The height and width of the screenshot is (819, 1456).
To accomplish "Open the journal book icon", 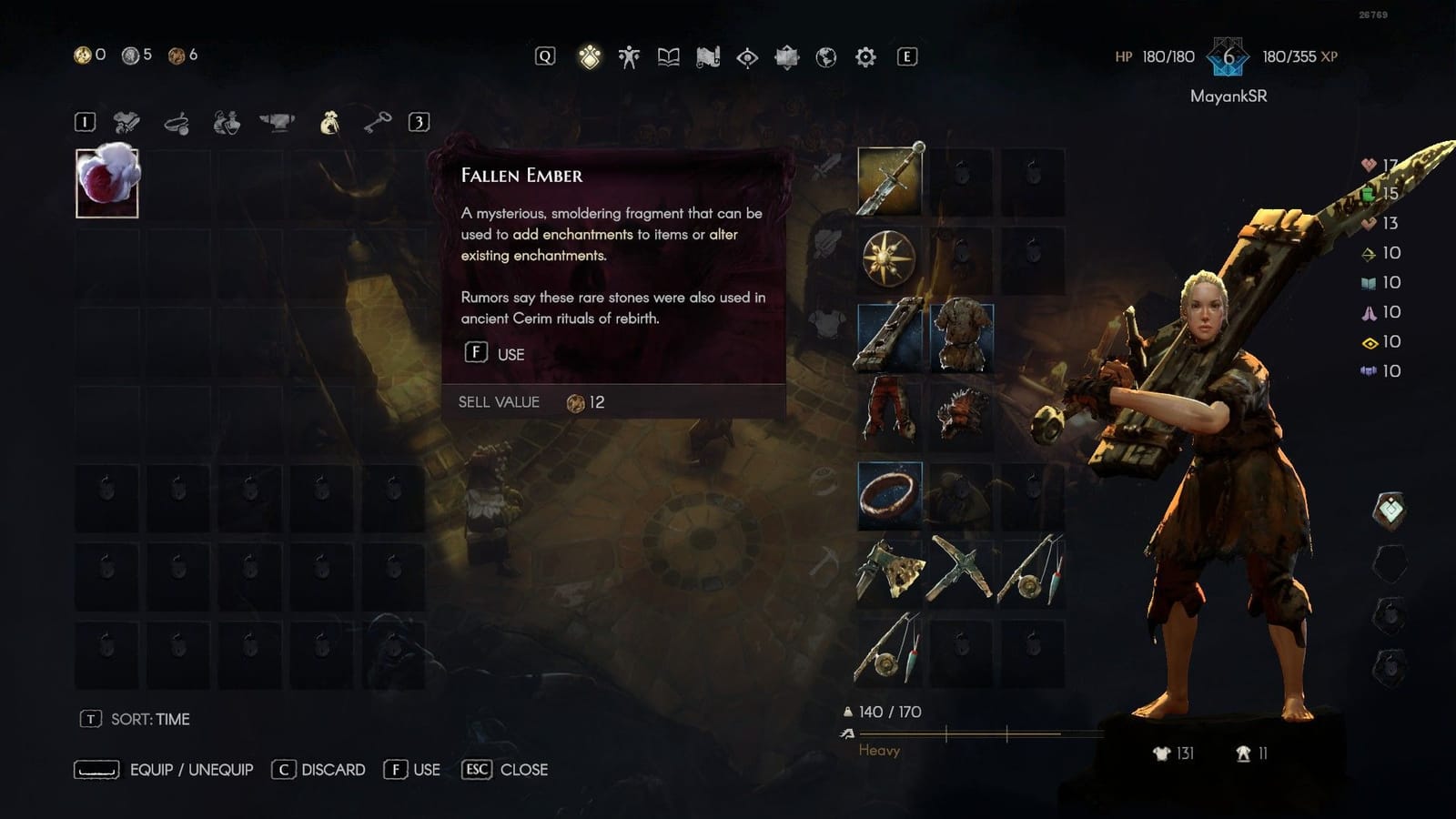I will tap(667, 56).
